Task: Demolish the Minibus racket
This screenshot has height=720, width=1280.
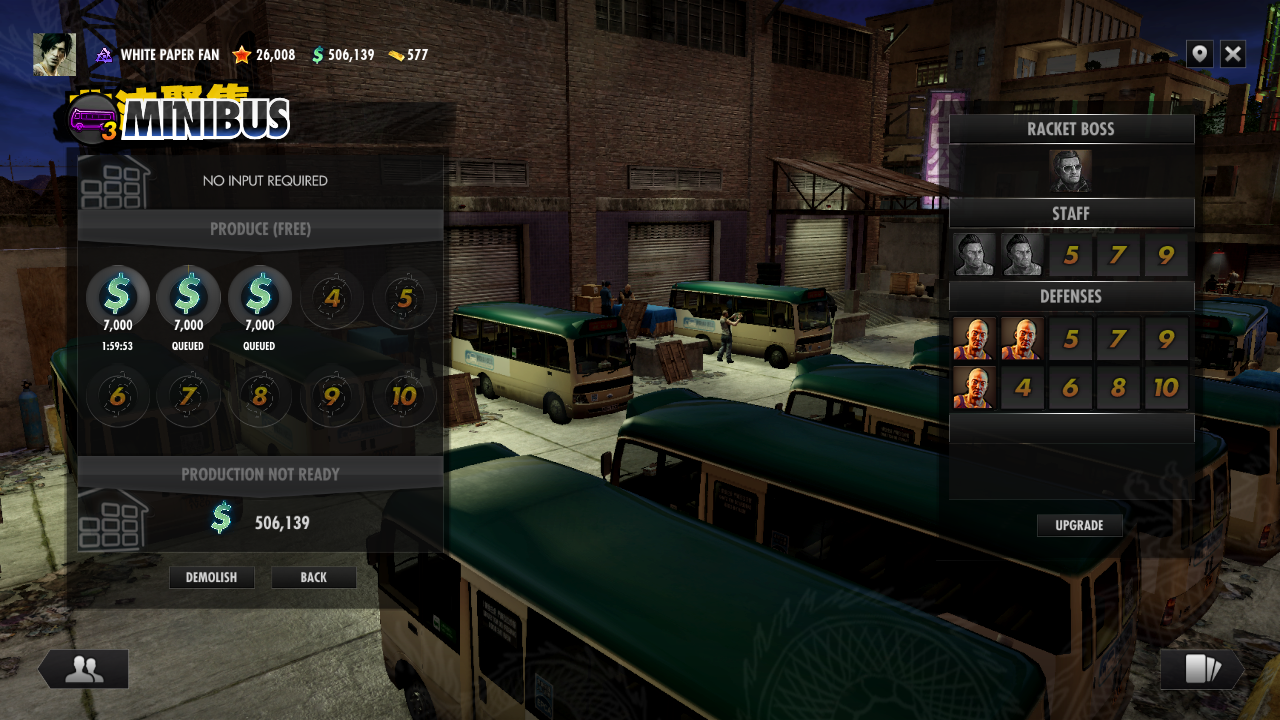Action: [211, 578]
